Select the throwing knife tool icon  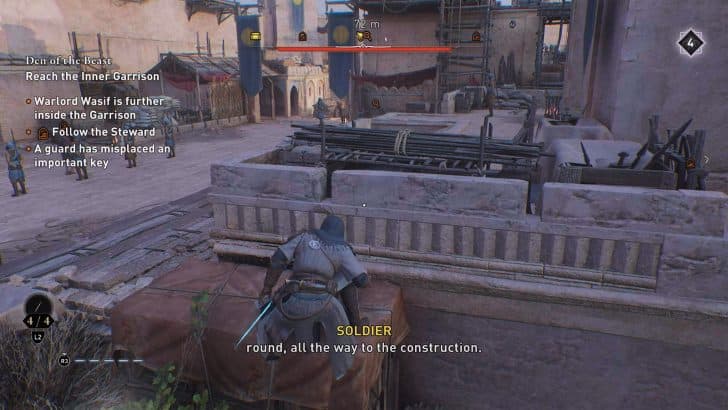tap(39, 307)
